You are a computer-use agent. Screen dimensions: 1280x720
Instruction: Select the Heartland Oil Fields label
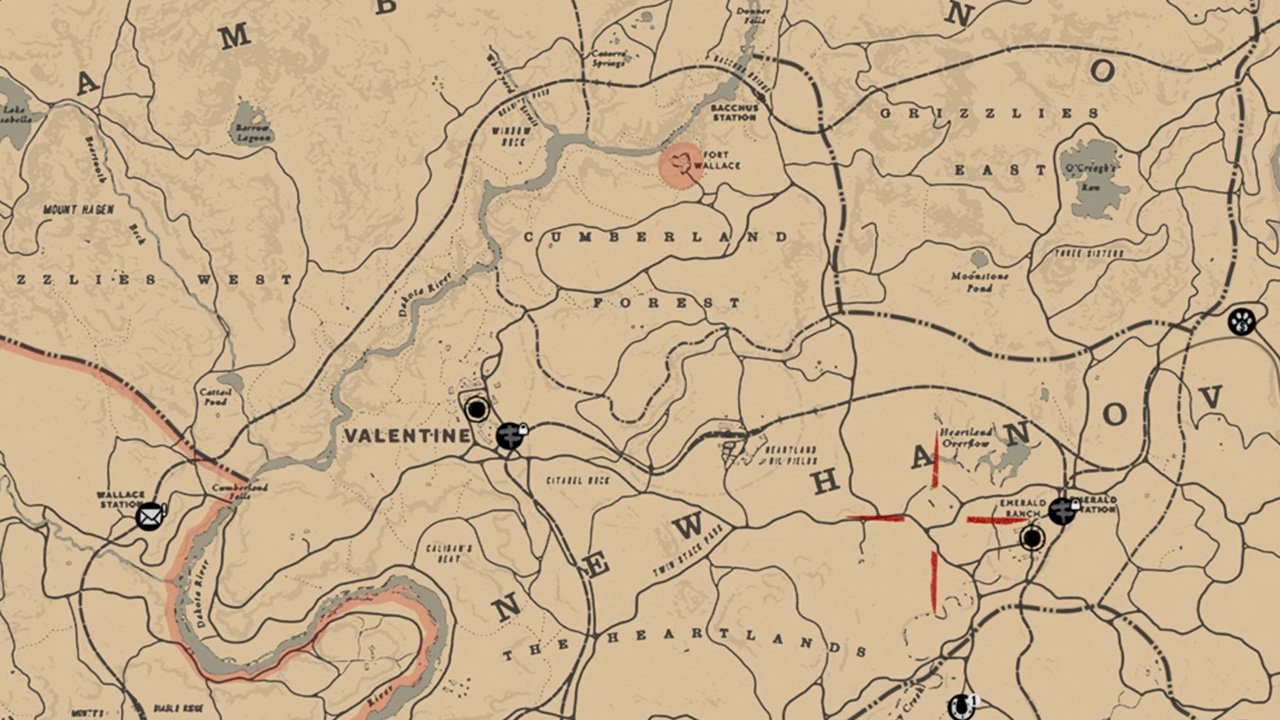pos(790,452)
